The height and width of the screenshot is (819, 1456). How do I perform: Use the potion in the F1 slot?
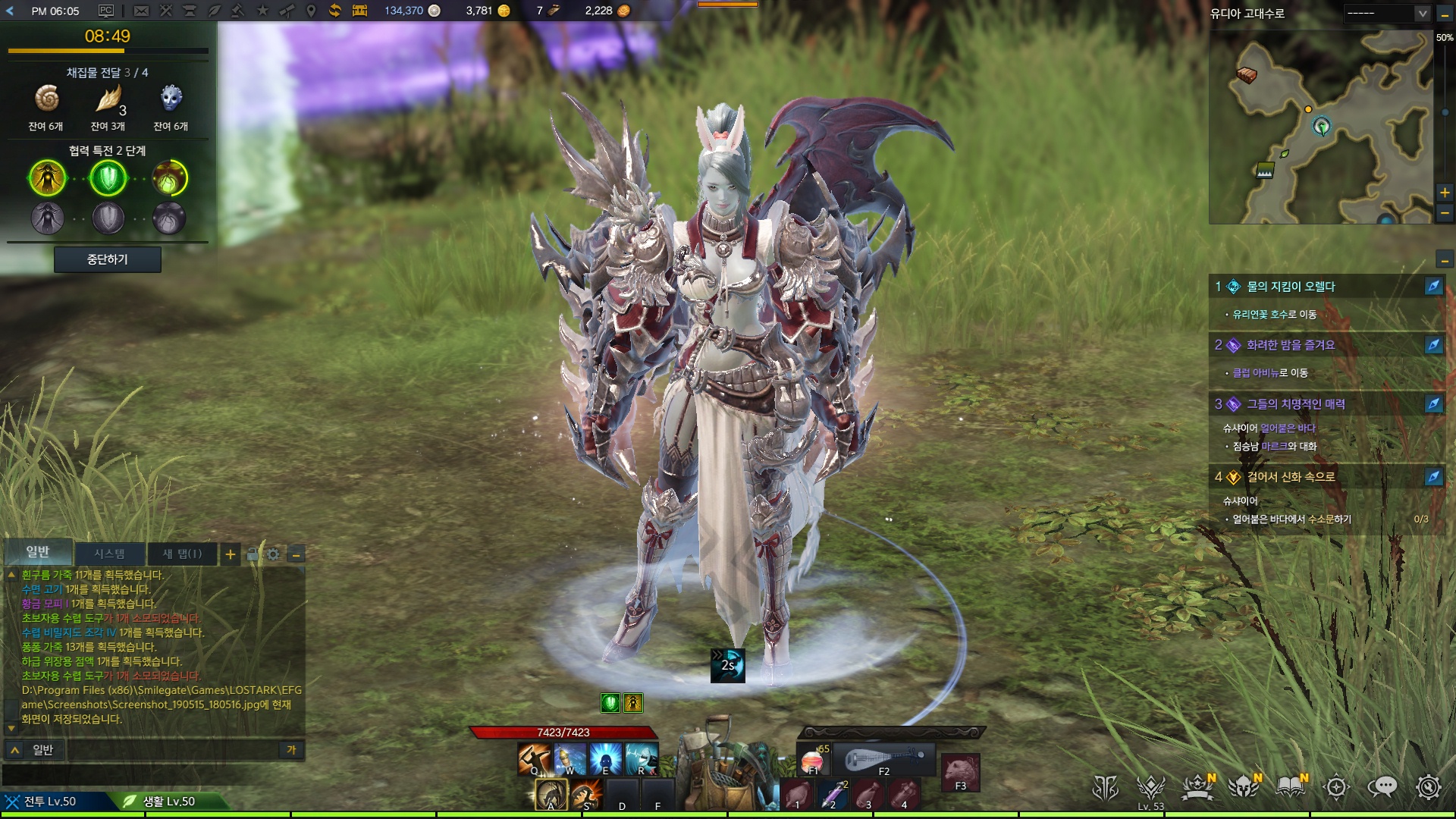pyautogui.click(x=813, y=759)
